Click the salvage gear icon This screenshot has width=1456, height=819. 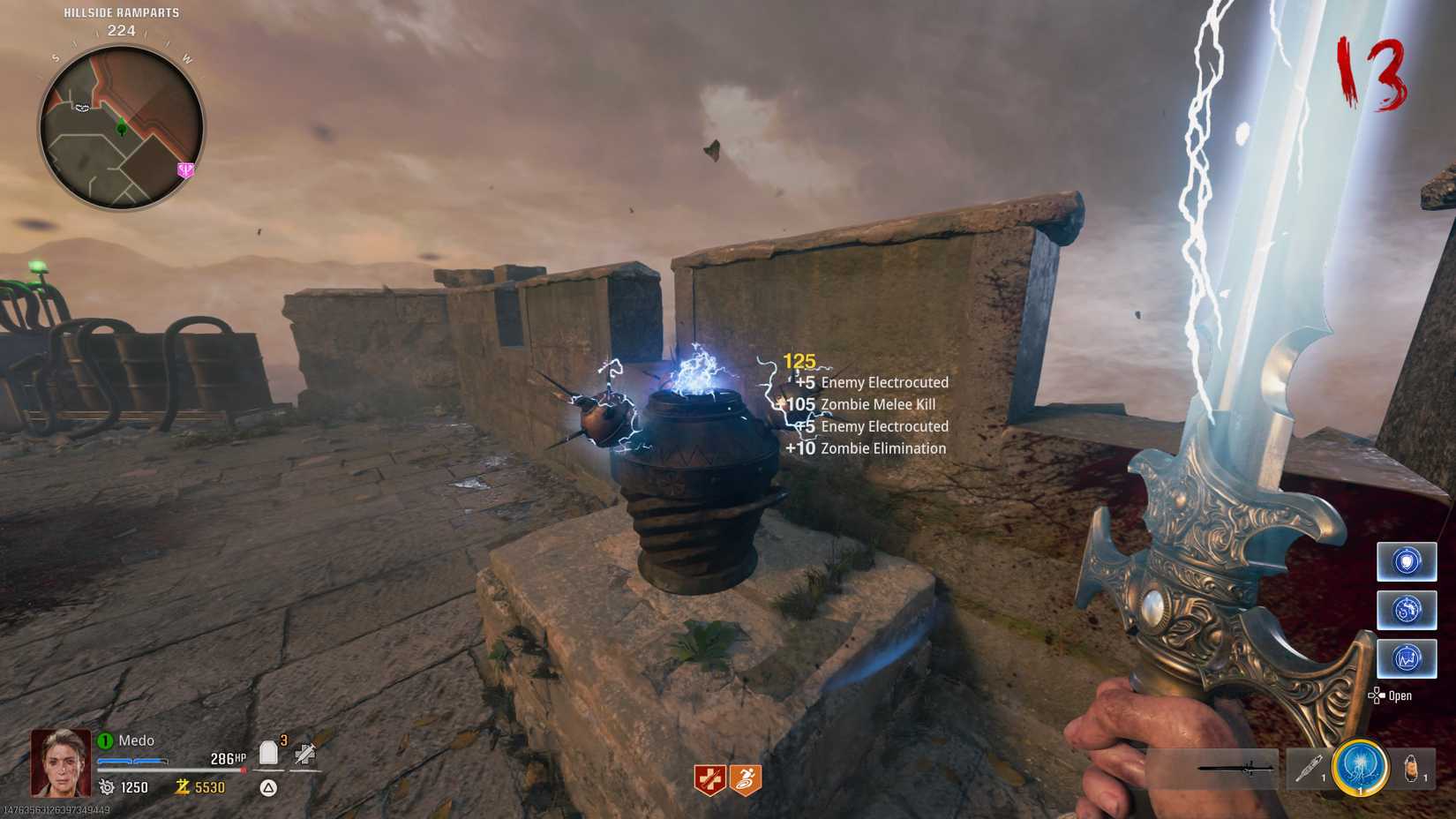pyautogui.click(x=108, y=786)
